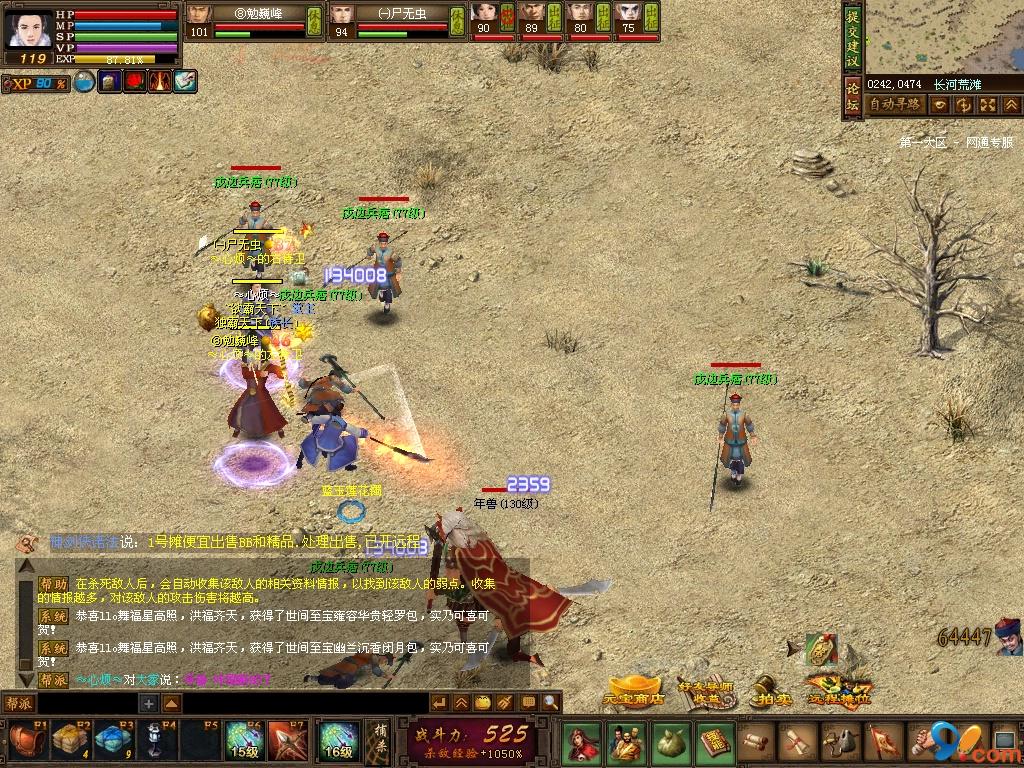Screen dimensions: 1024x768
Task: Open the red-haired character menu icon
Action: coord(581,742)
